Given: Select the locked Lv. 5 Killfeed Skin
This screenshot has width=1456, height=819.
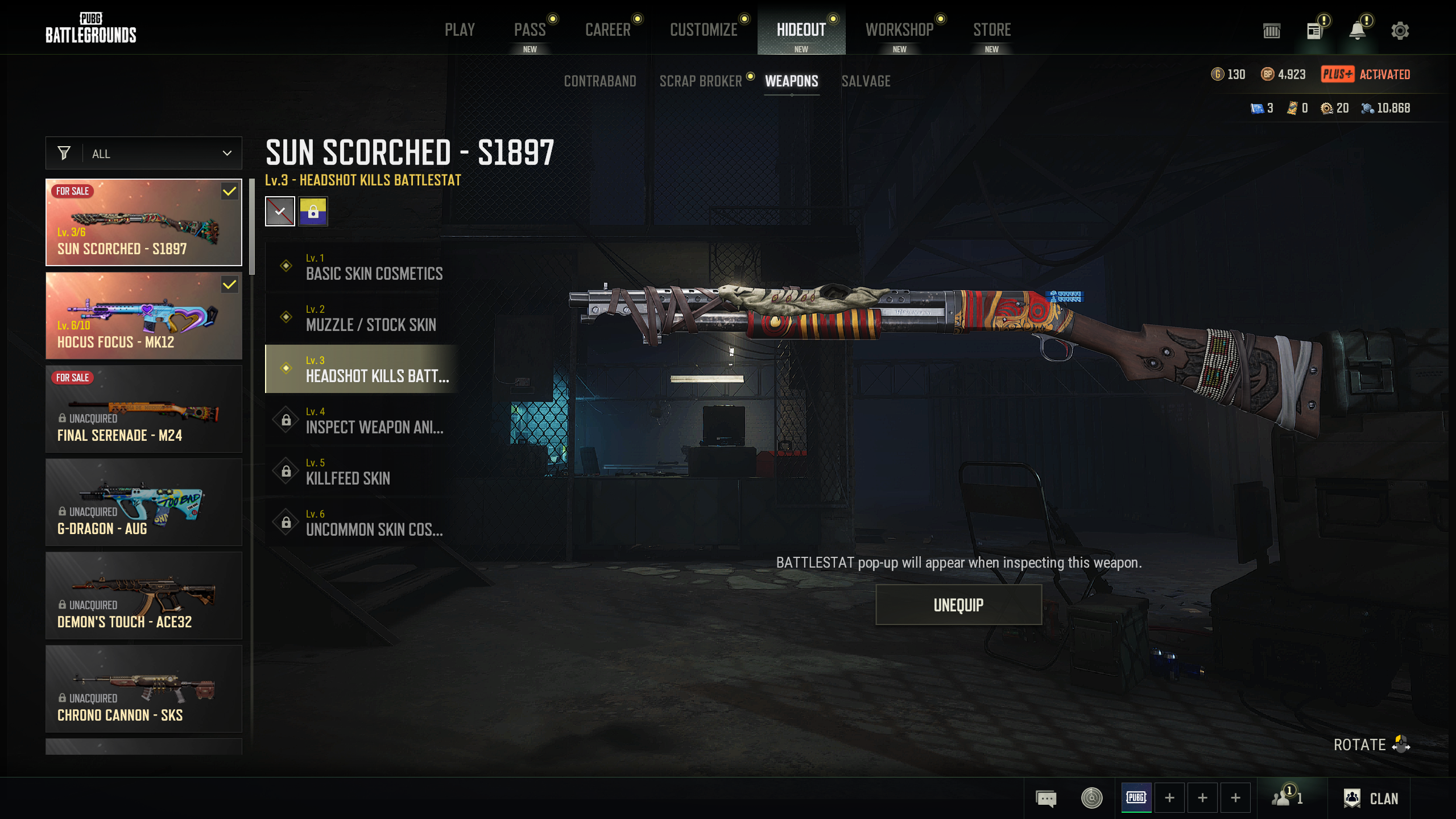Looking at the screenshot, I should 363,471.
